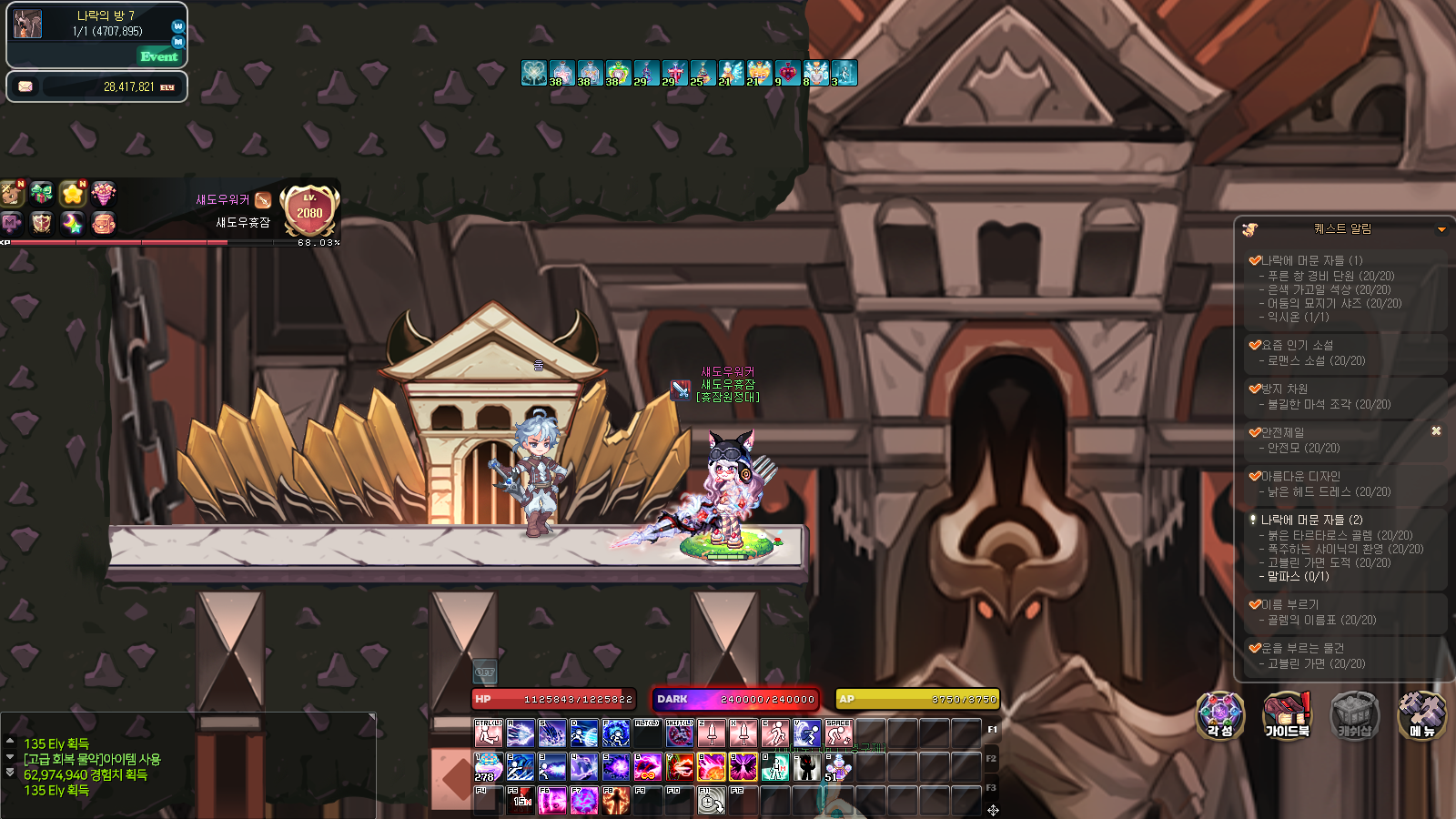This screenshot has height=819, width=1456.
Task: Open the grayed 캐쉬샵 cash shop
Action: tap(1354, 715)
